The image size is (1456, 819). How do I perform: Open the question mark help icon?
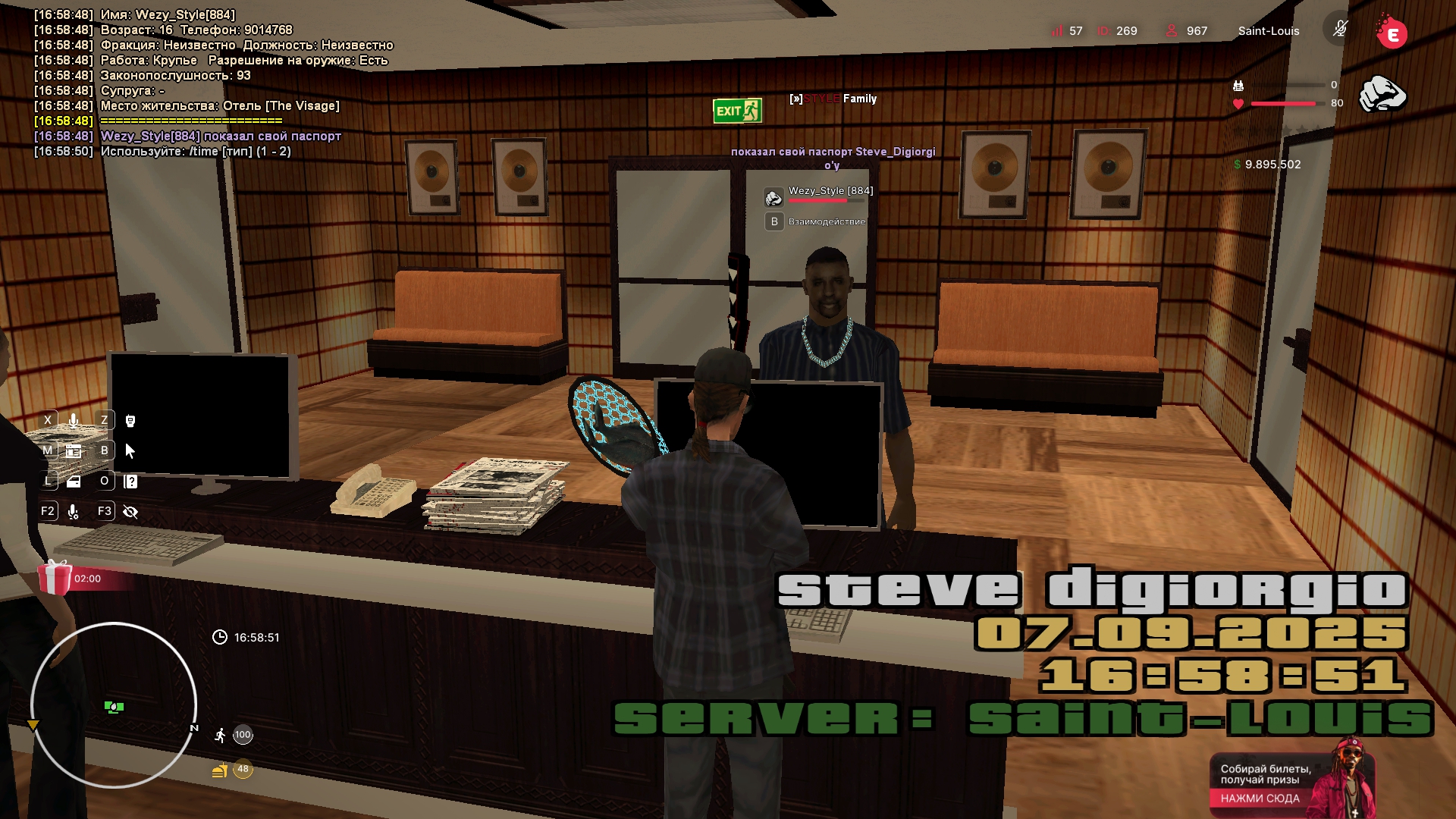(x=130, y=481)
